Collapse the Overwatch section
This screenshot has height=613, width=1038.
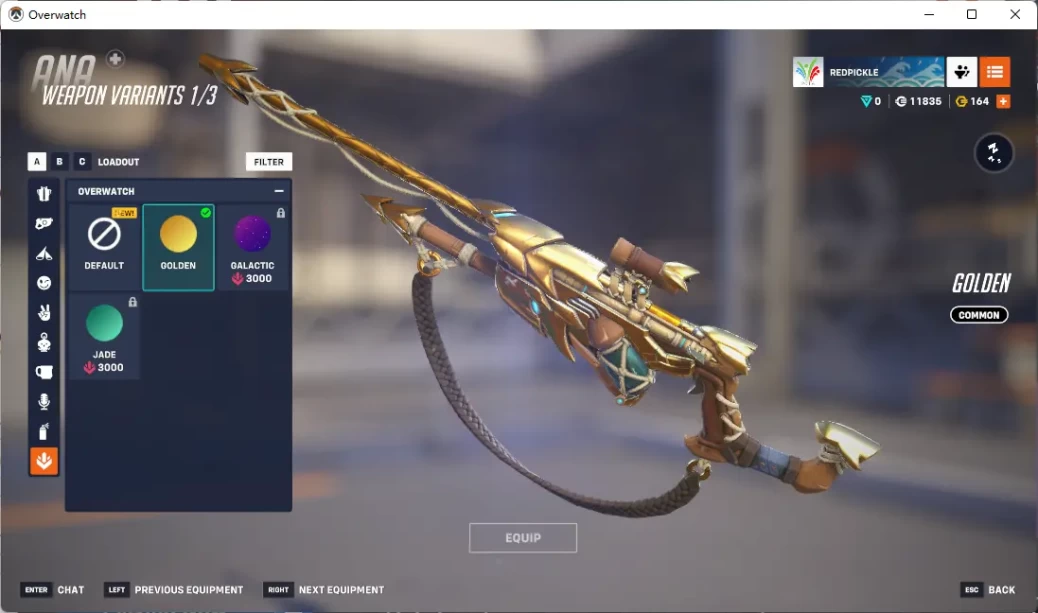click(279, 191)
